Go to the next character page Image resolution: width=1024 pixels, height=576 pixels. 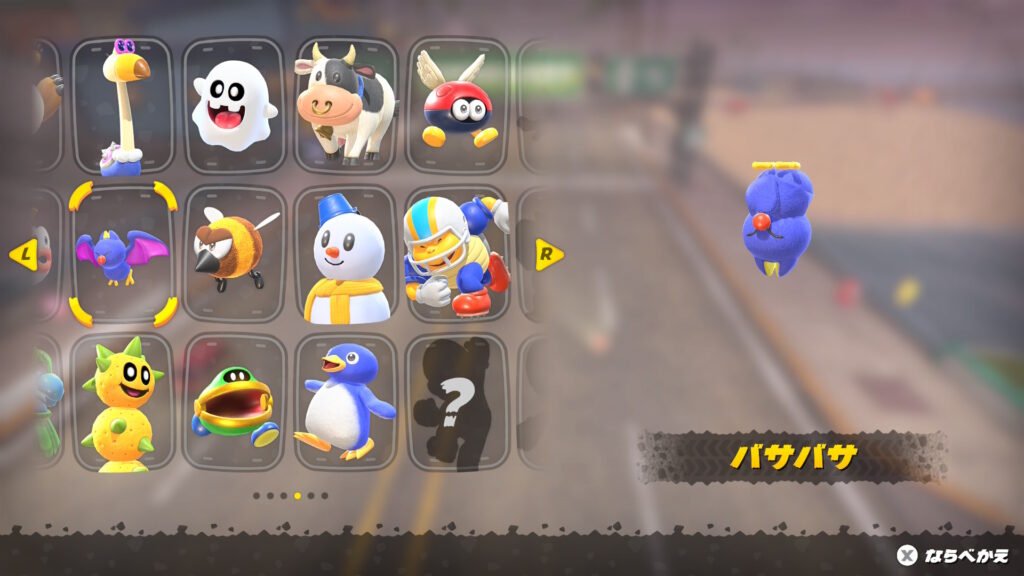[x=549, y=254]
